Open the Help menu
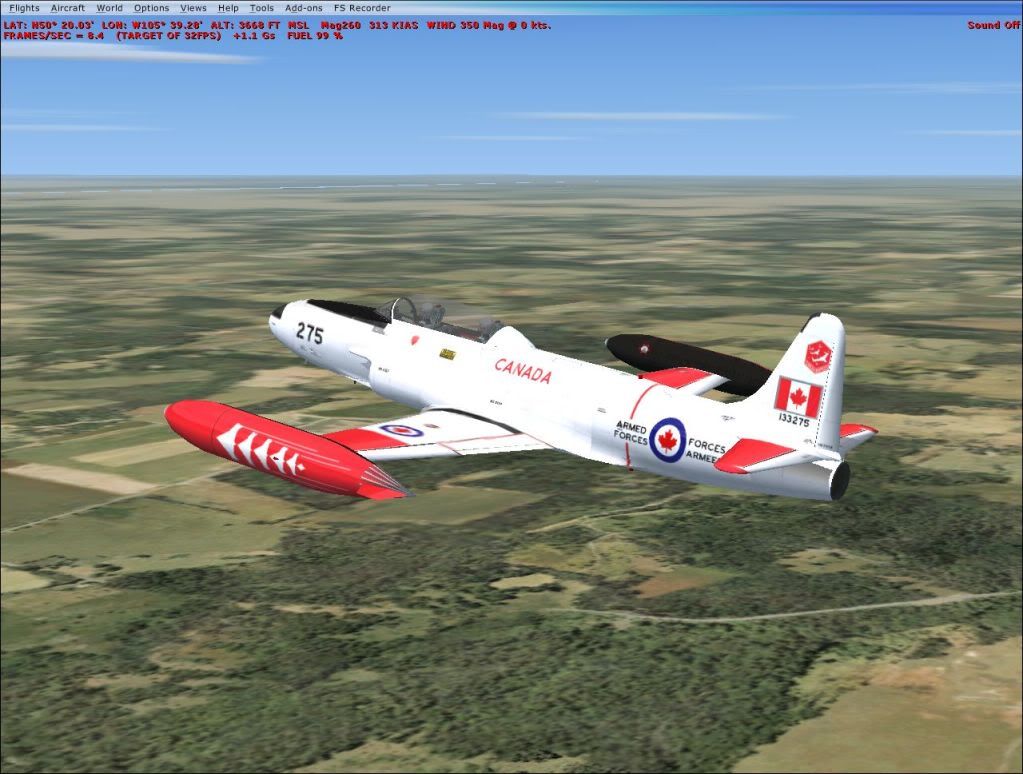Screen dimensions: 1023x774 [x=228, y=8]
